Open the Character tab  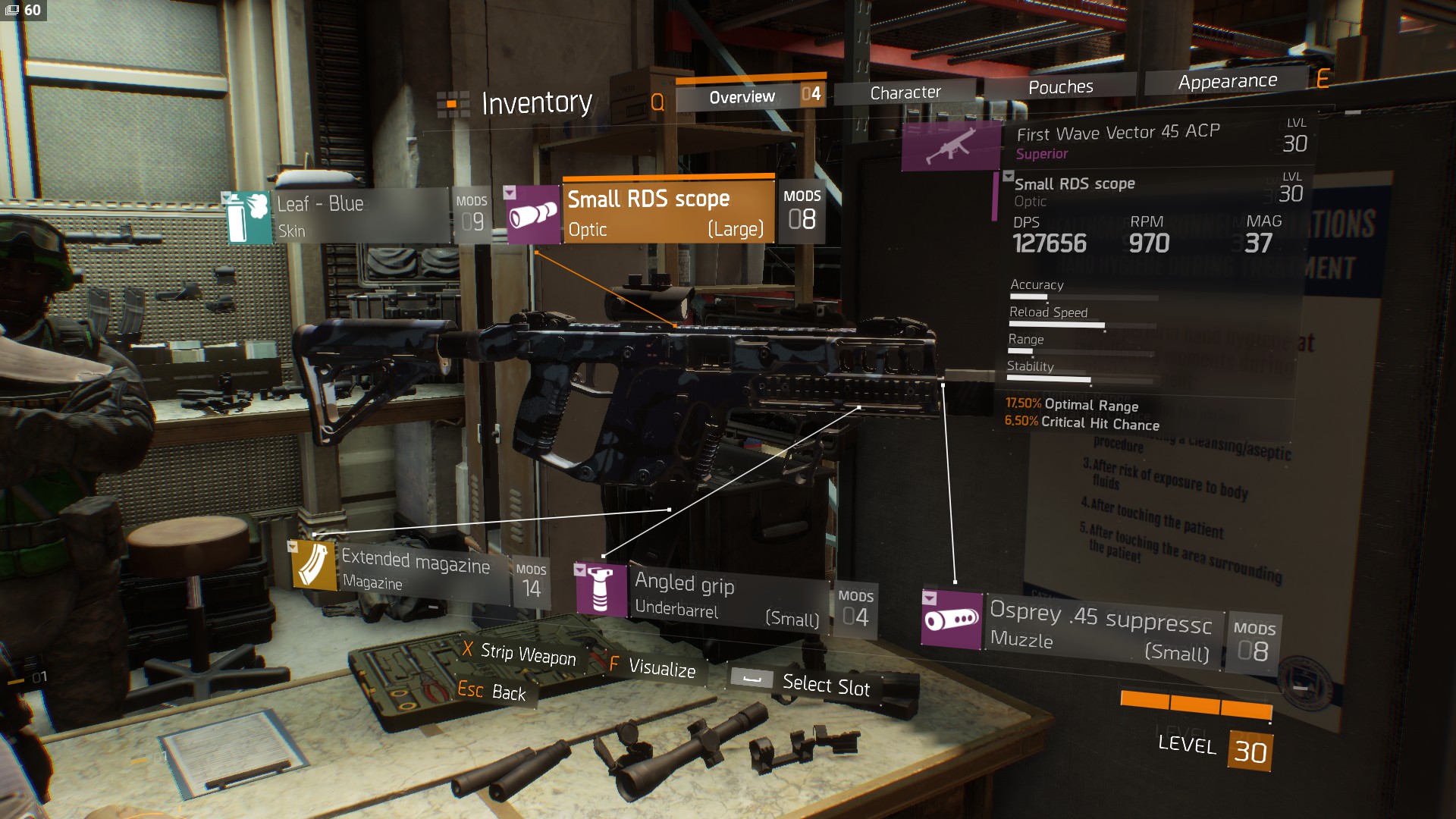905,93
